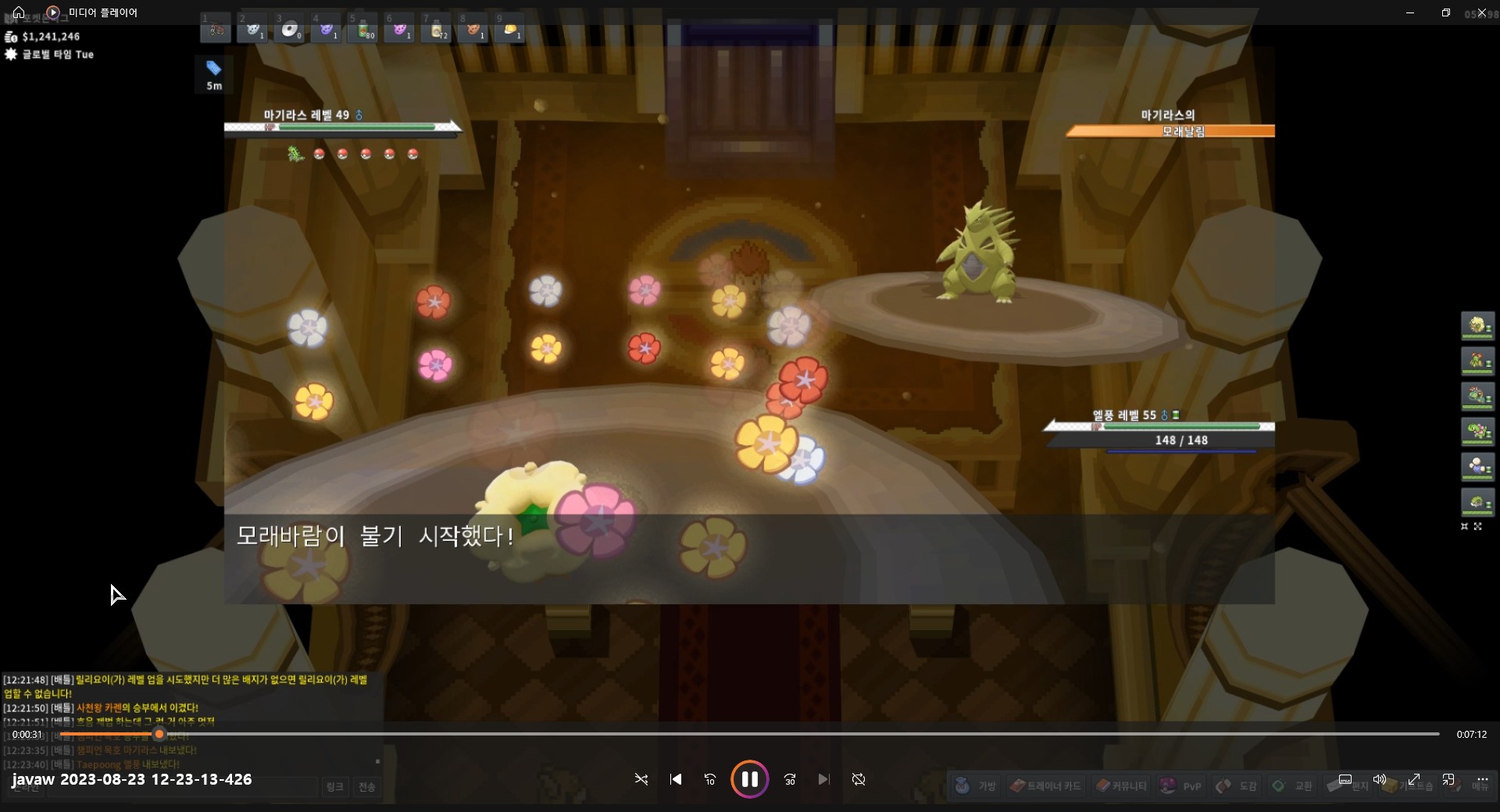Select the last party Pokémon in sidebar
The height and width of the screenshot is (812, 1500).
(x=1477, y=502)
